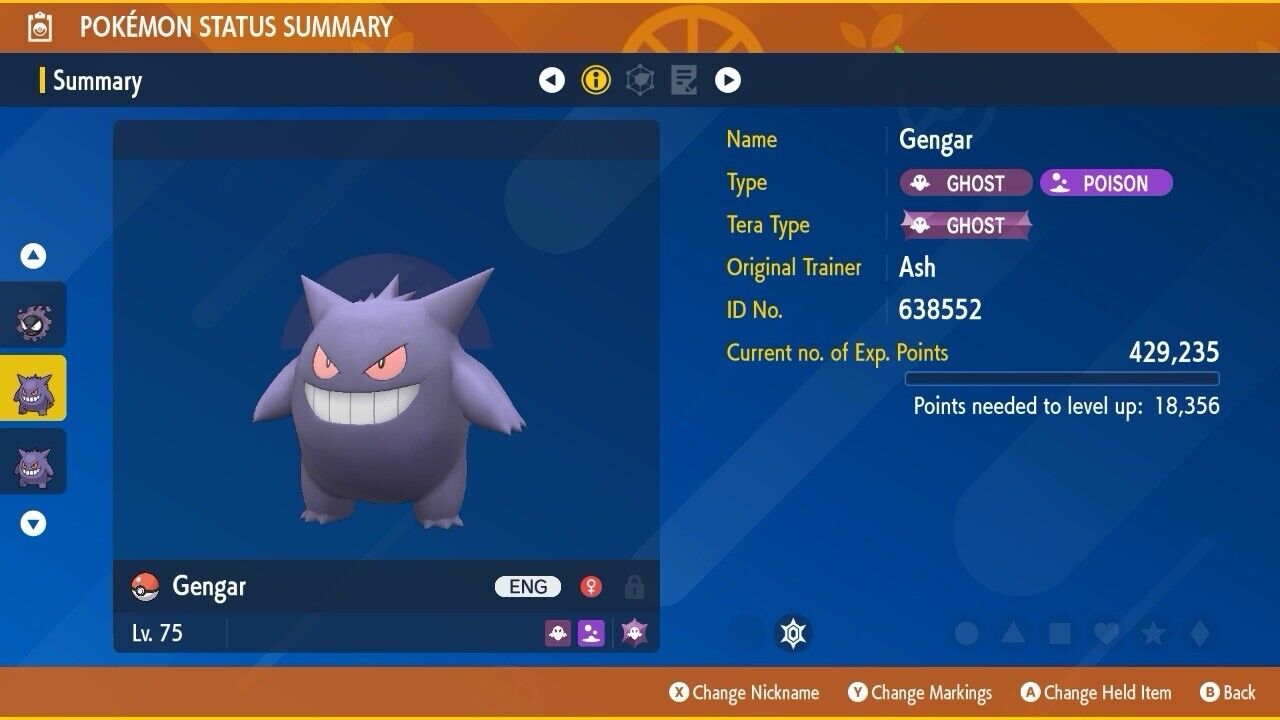Show the previous Pokémon with up arrow
The image size is (1280, 720).
tap(33, 256)
